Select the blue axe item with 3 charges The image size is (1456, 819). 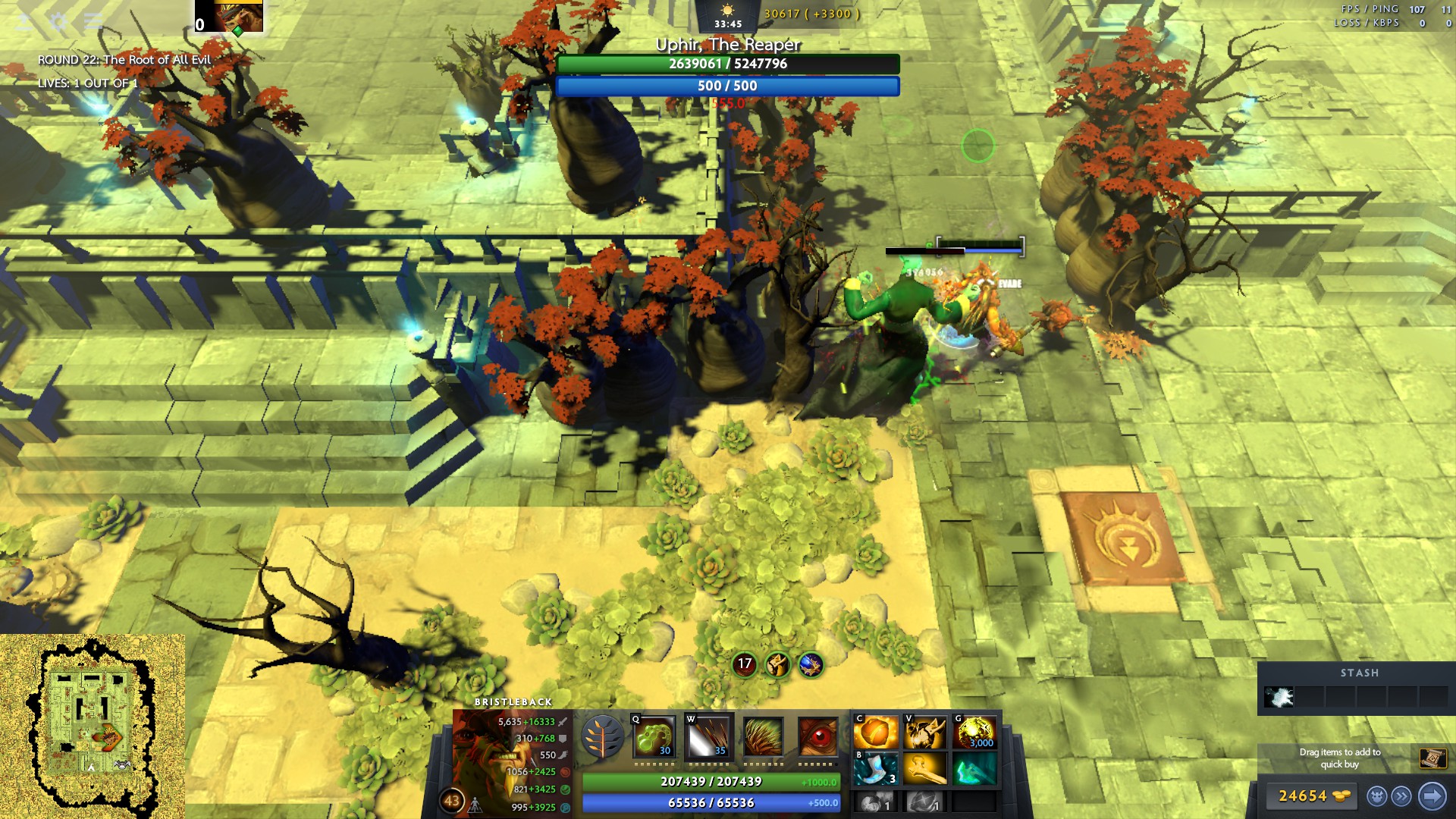click(876, 769)
